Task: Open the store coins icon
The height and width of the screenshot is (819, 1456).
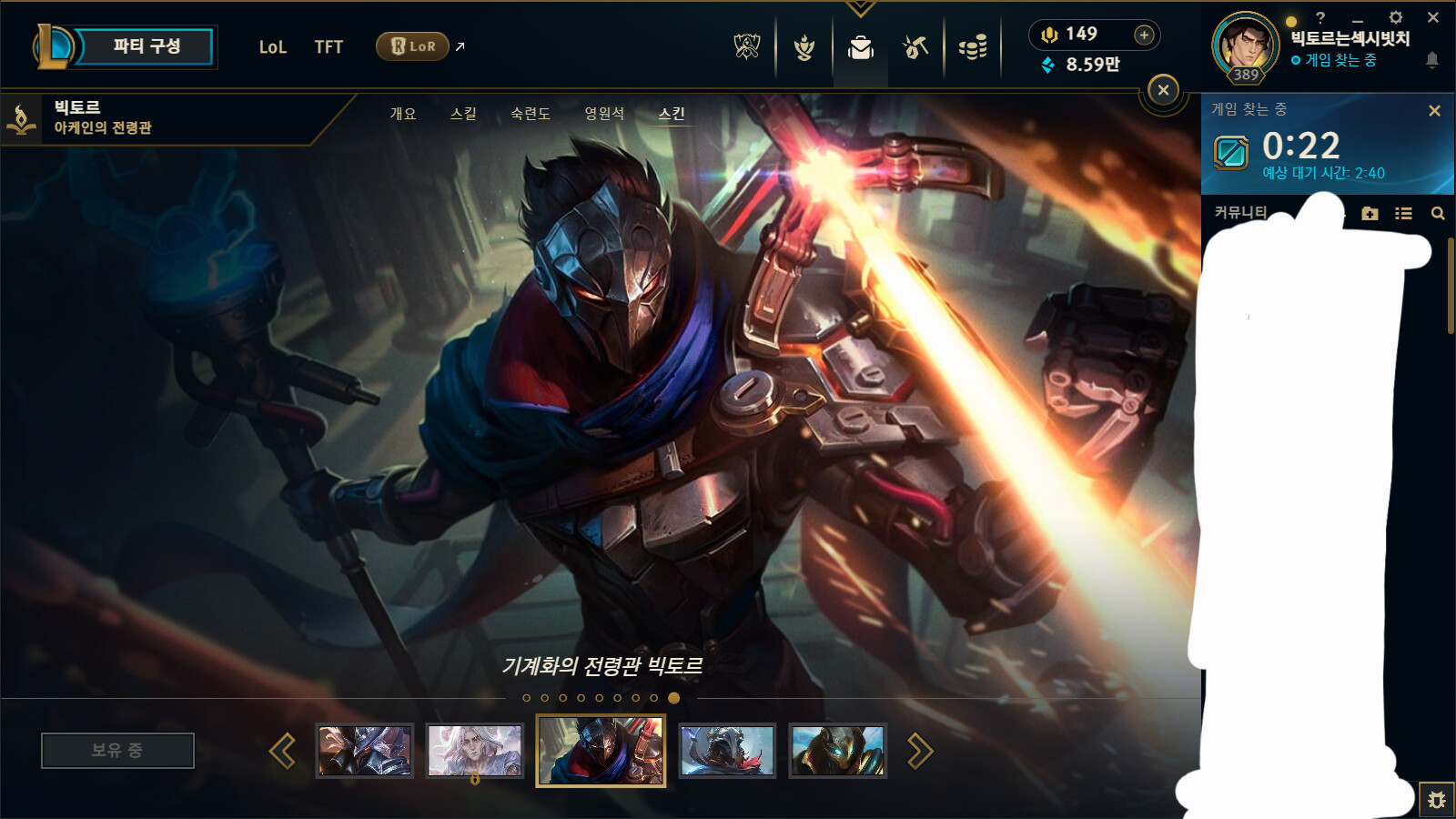Action: pyautogui.click(x=972, y=46)
